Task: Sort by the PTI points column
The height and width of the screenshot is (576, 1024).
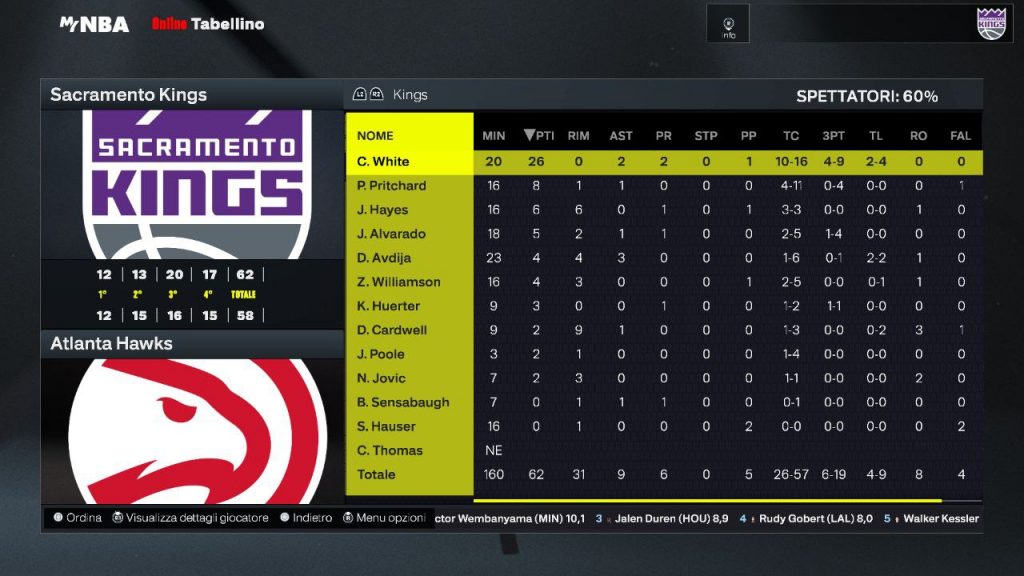Action: coord(539,136)
